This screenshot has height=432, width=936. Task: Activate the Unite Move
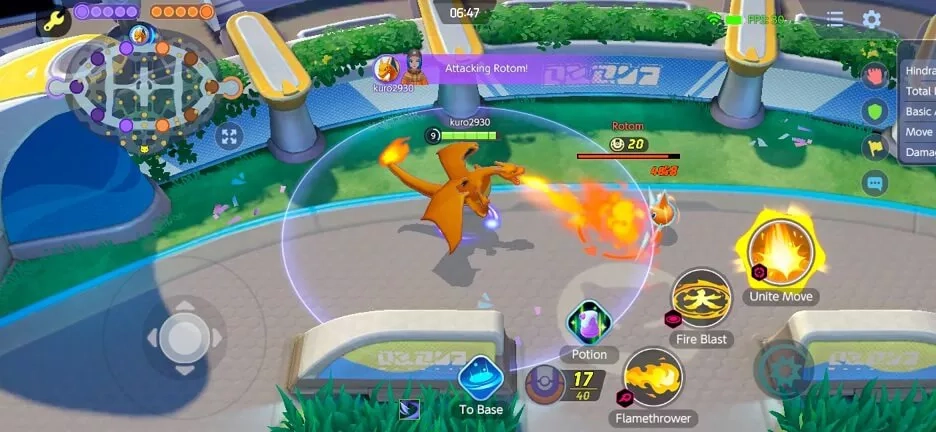tap(781, 250)
